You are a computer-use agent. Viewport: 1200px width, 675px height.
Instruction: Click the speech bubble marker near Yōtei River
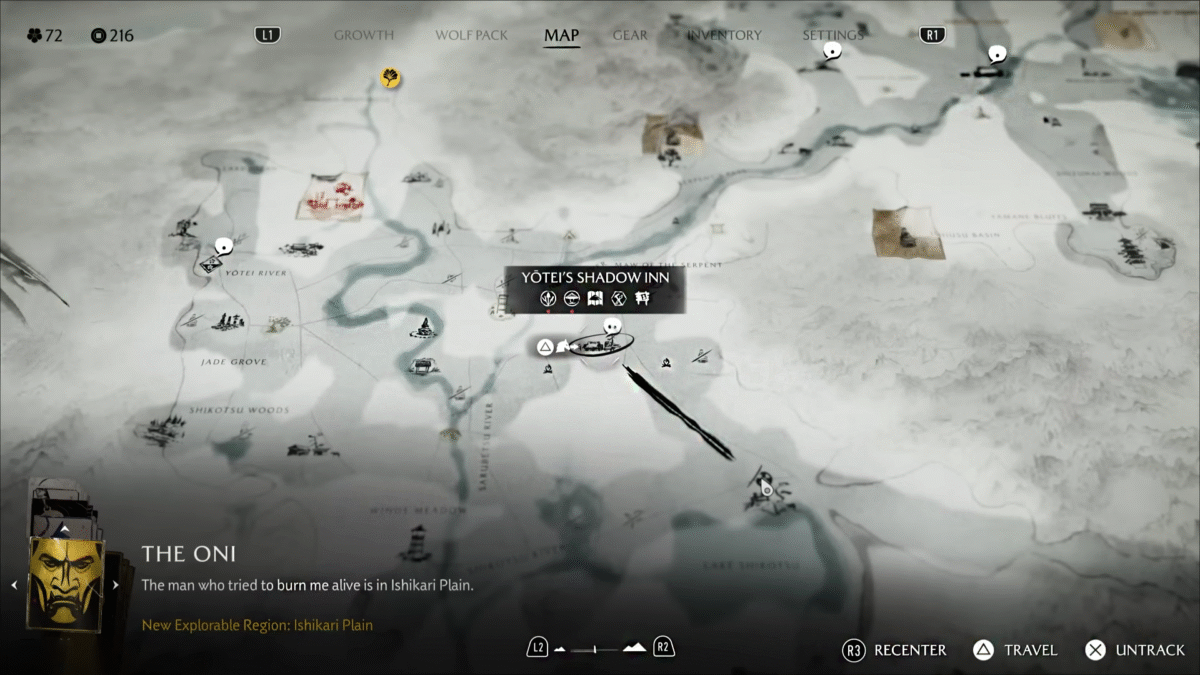click(x=224, y=245)
